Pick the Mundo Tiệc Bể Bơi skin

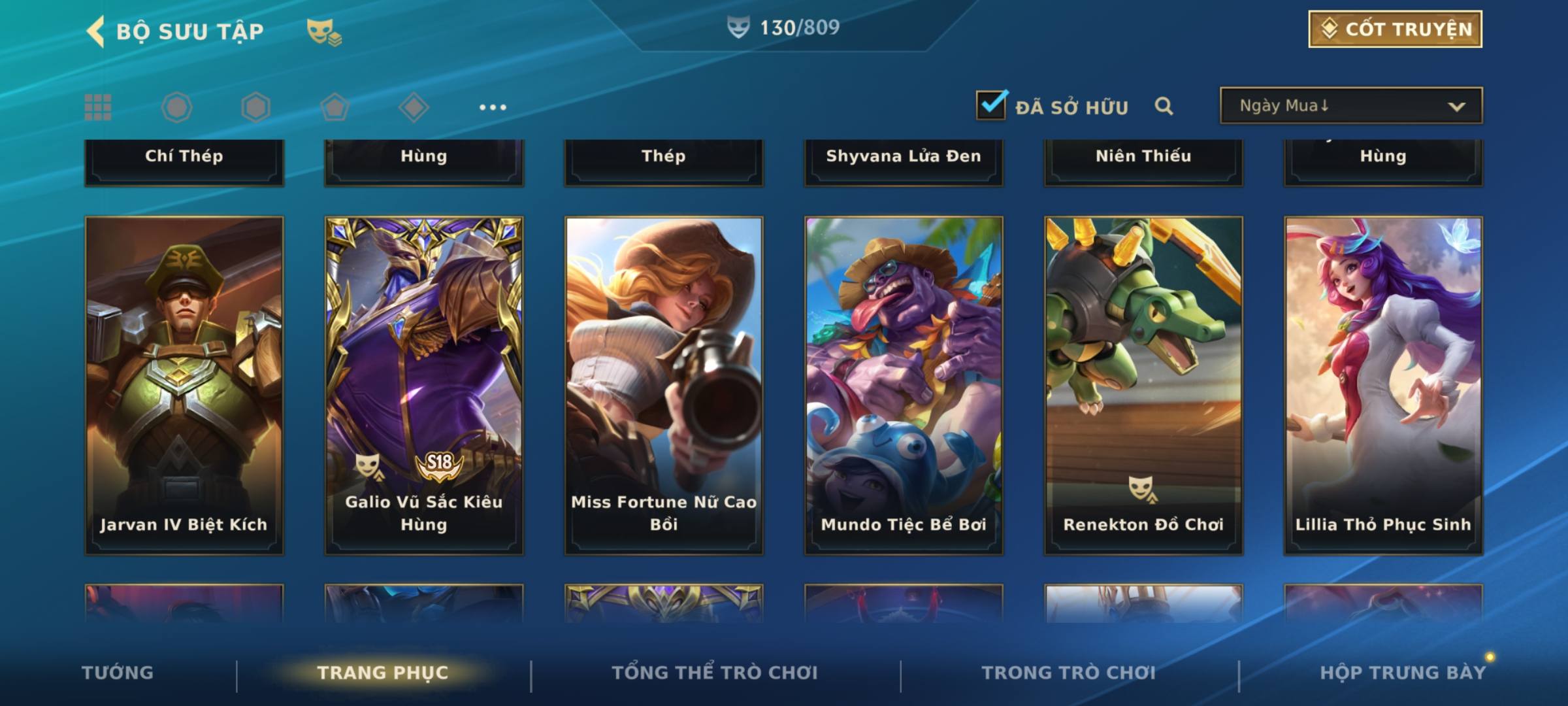coord(904,386)
